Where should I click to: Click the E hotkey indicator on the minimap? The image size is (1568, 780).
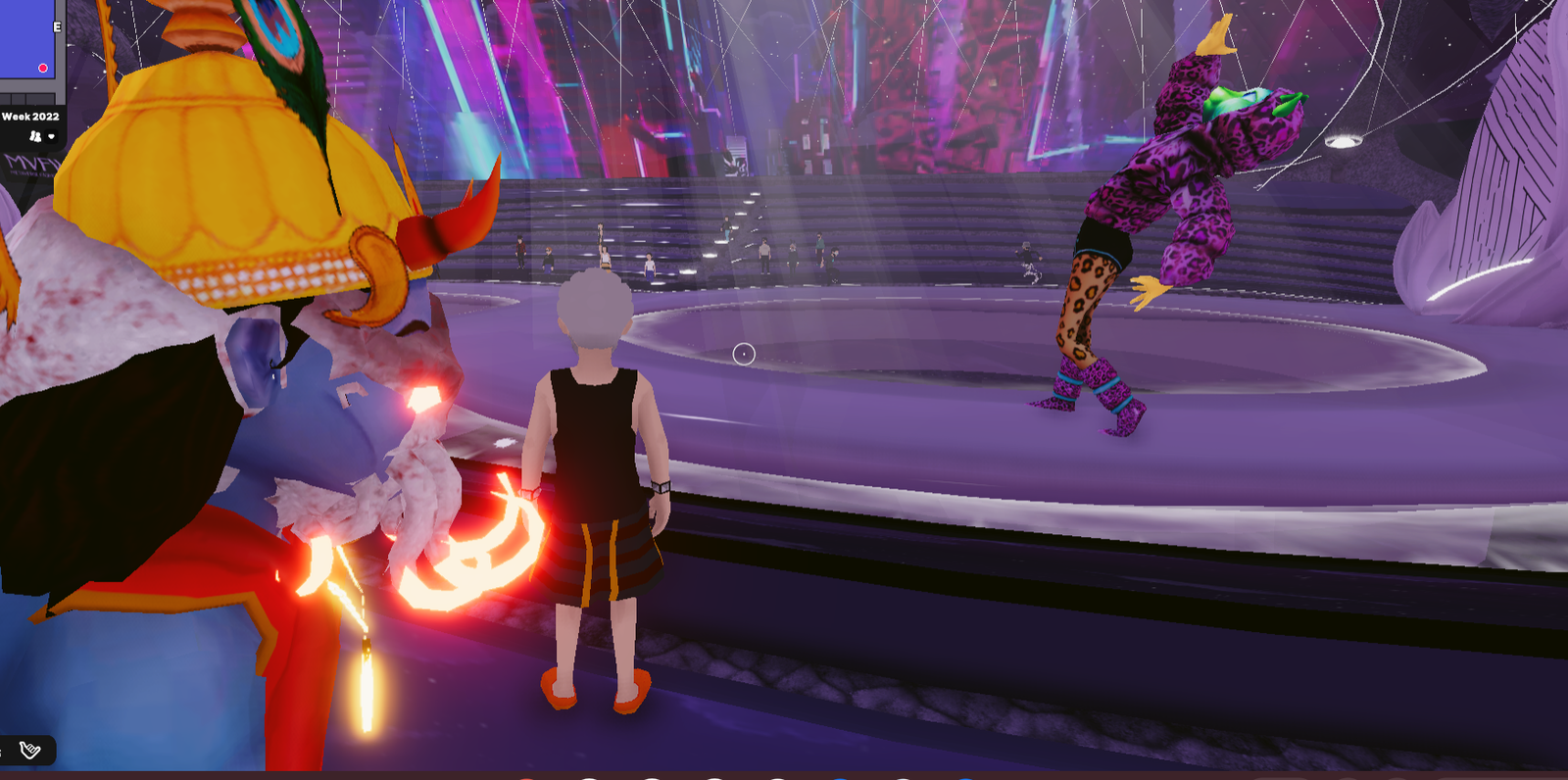click(57, 26)
